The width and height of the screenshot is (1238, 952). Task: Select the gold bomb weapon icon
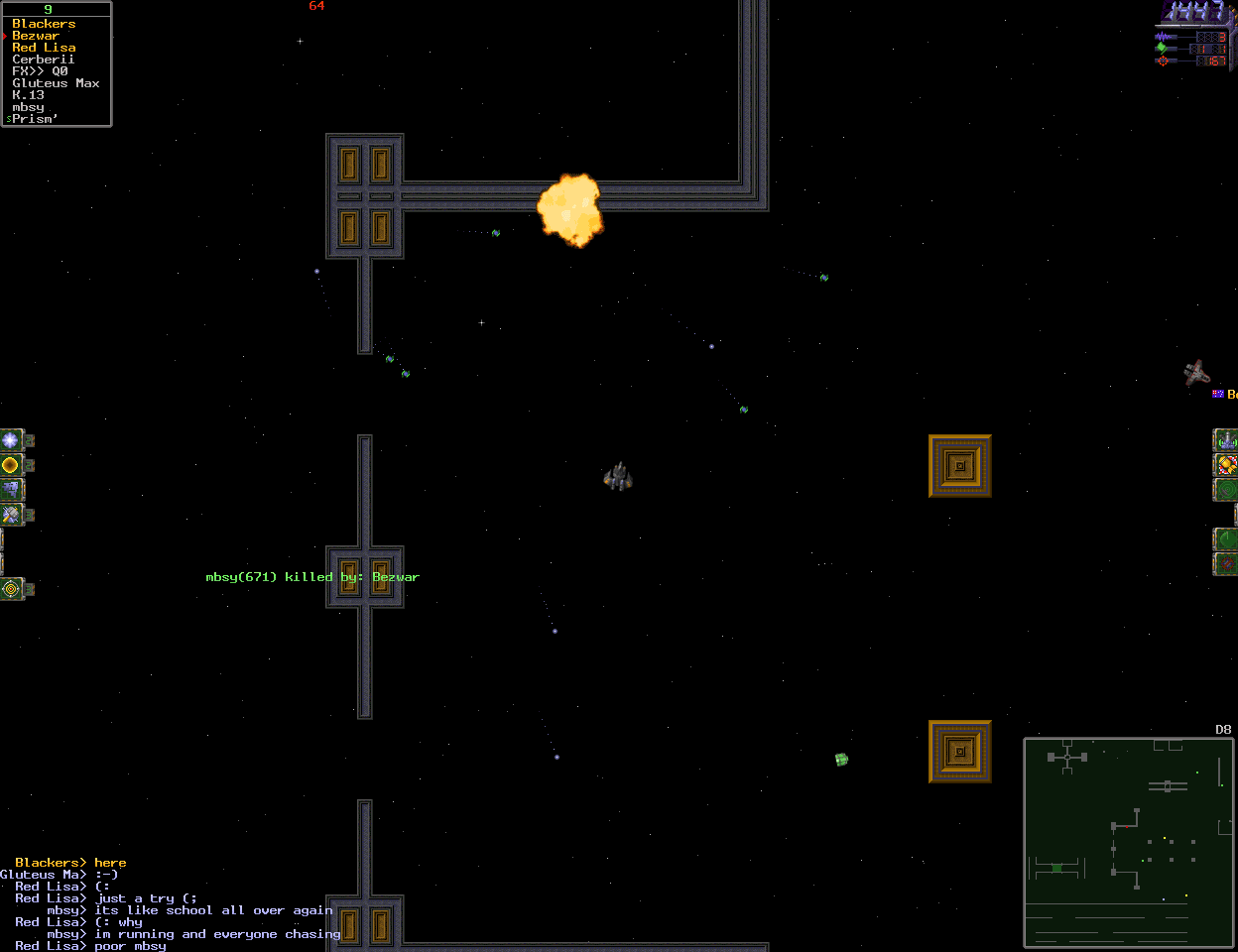1226,465
